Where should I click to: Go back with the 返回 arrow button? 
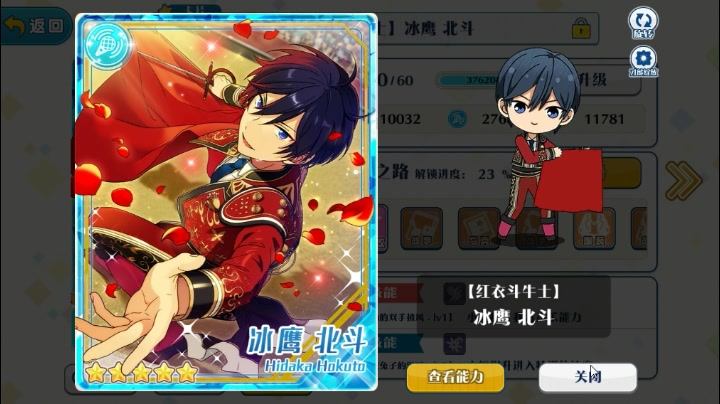tap(34, 25)
